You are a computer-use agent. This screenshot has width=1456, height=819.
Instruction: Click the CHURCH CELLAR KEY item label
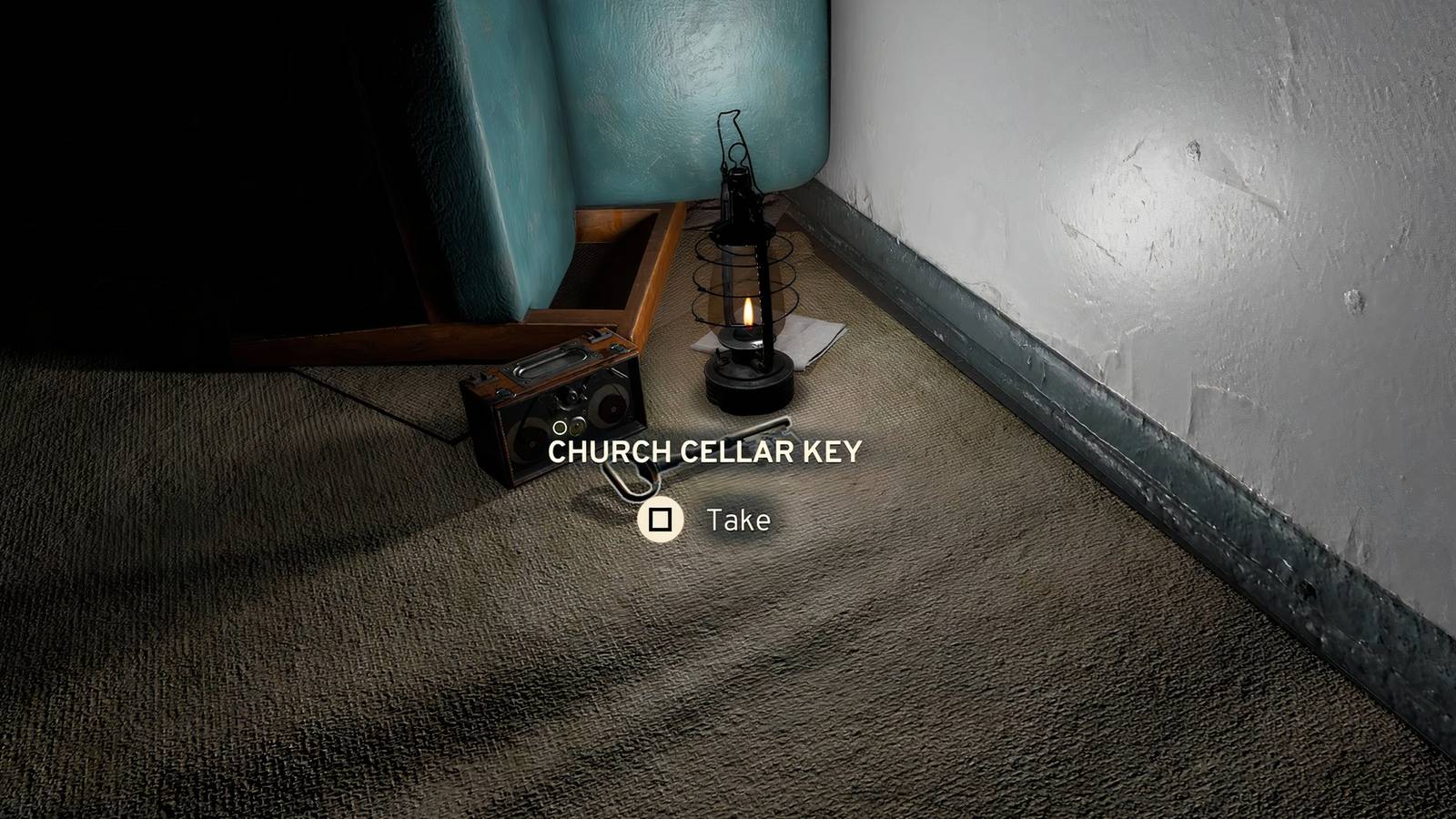tap(707, 450)
